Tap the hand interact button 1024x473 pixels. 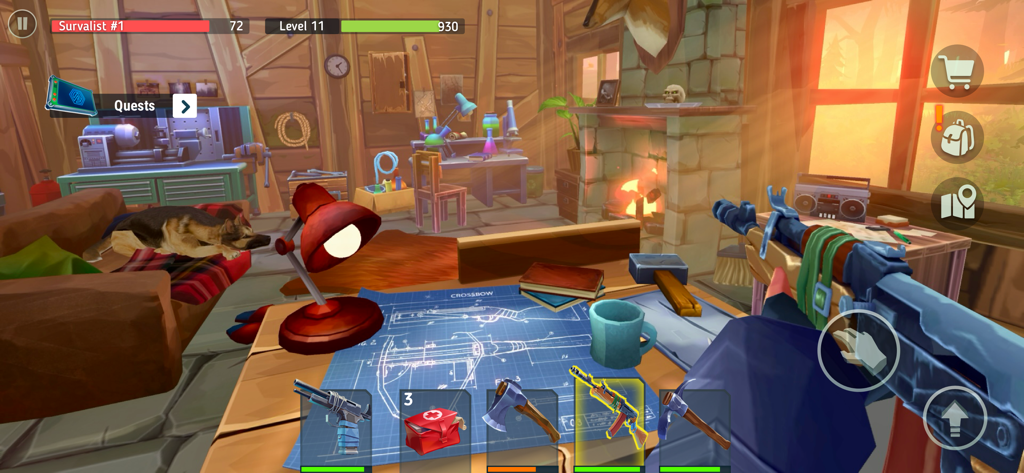coord(858,350)
